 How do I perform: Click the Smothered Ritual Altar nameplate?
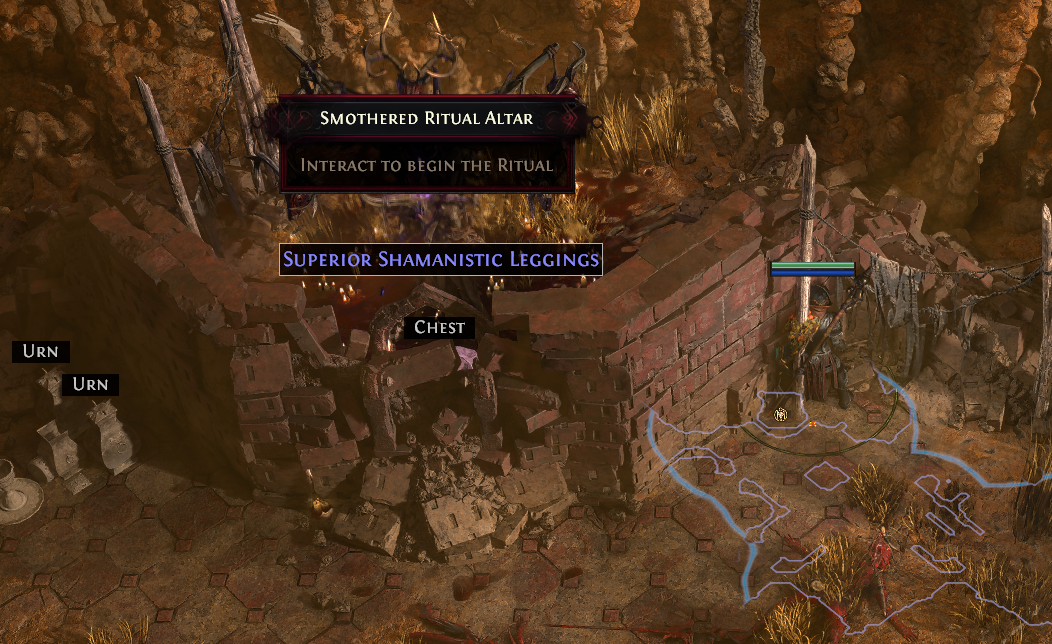pos(427,119)
